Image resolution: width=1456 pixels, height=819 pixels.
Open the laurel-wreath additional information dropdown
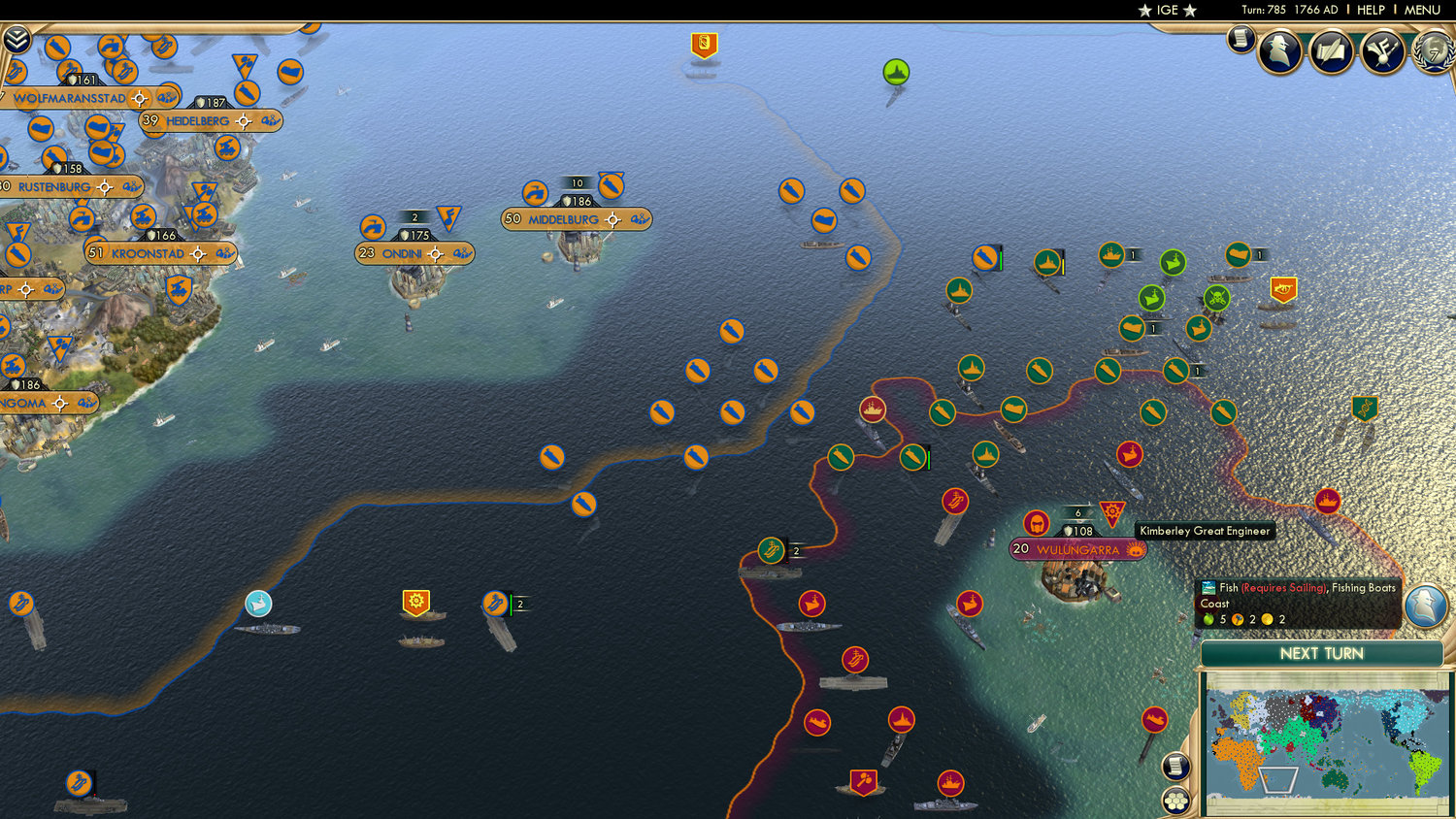1435,53
